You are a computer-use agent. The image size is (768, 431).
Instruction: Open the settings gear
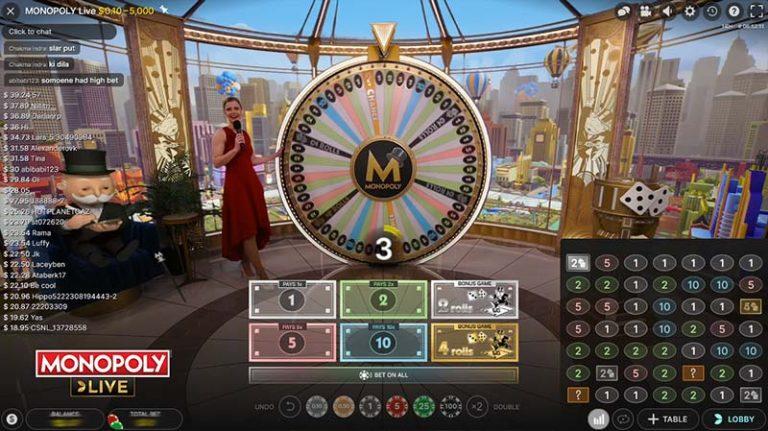[690, 12]
